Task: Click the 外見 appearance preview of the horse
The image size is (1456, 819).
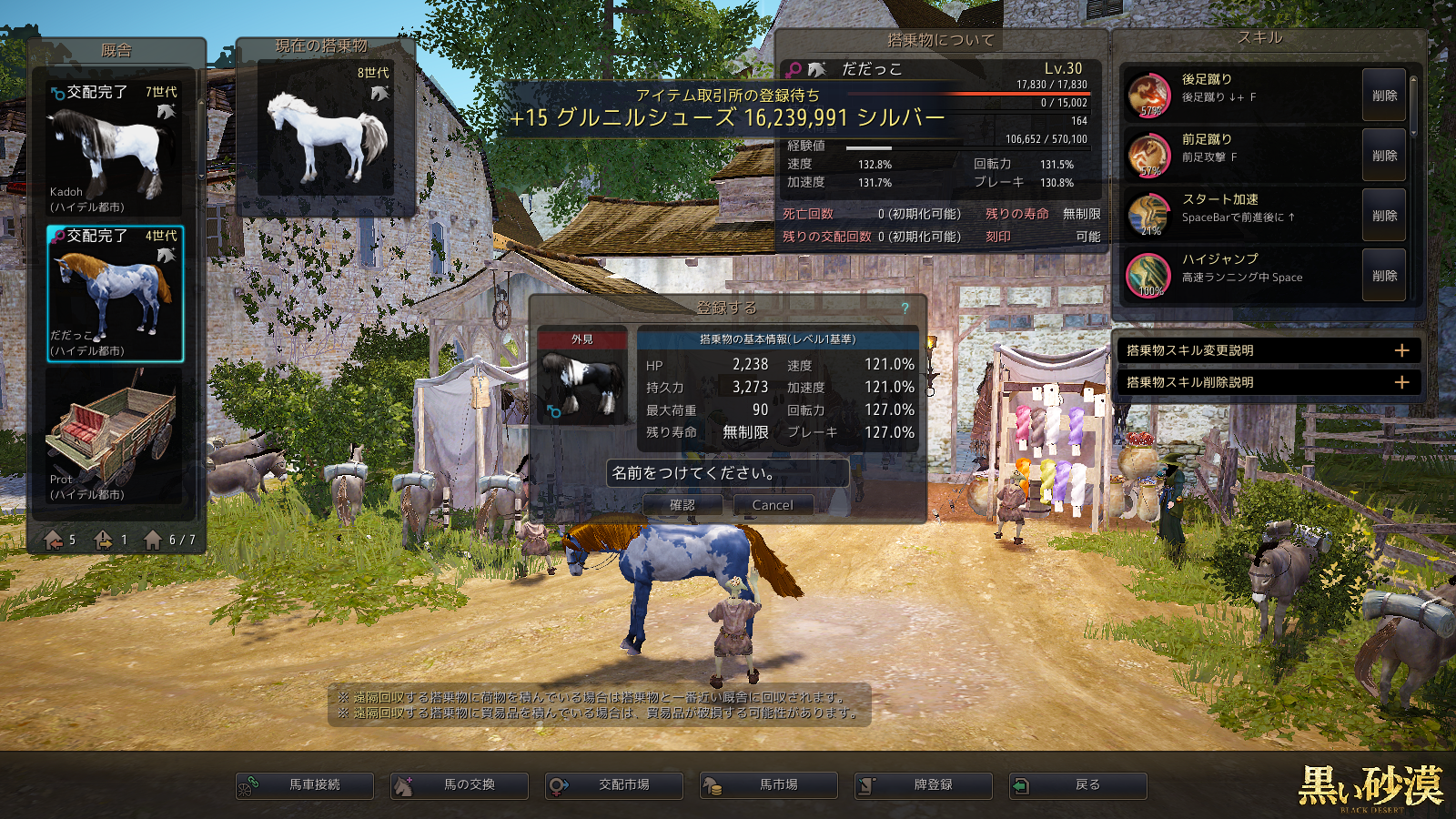Action: coord(582,382)
